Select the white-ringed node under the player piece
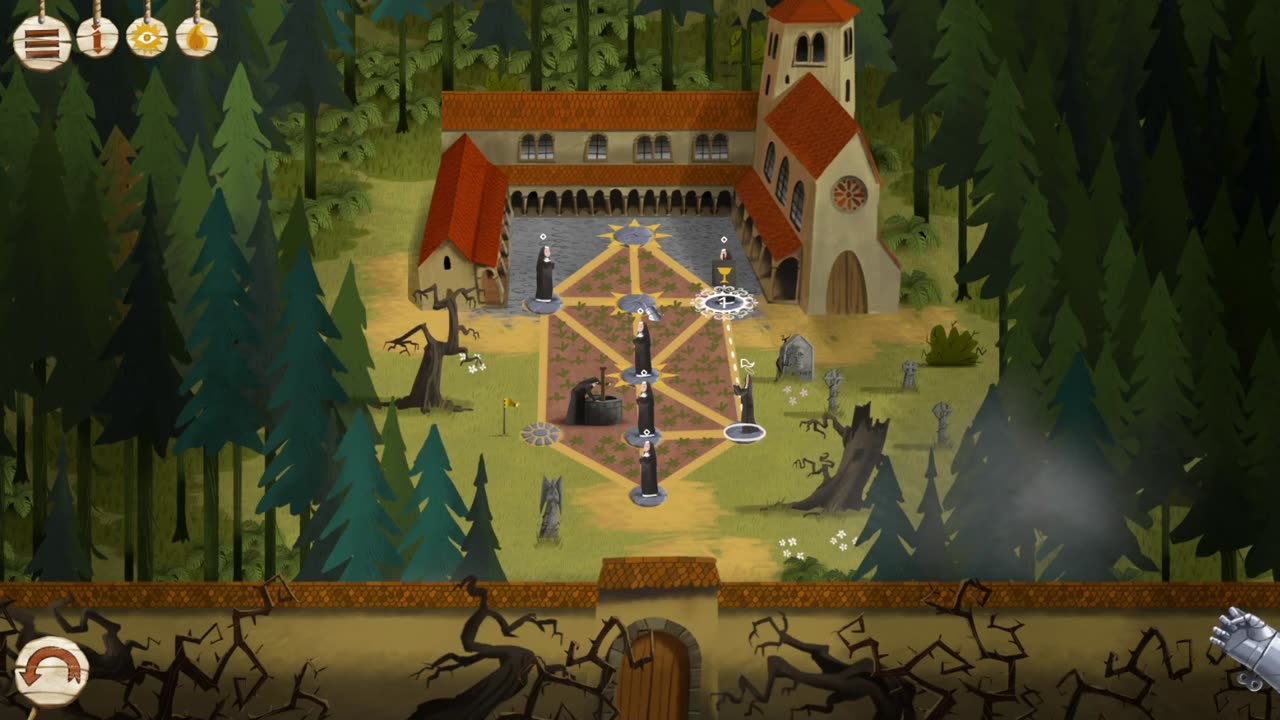Screen dimensions: 1280x720 pyautogui.click(x=745, y=432)
